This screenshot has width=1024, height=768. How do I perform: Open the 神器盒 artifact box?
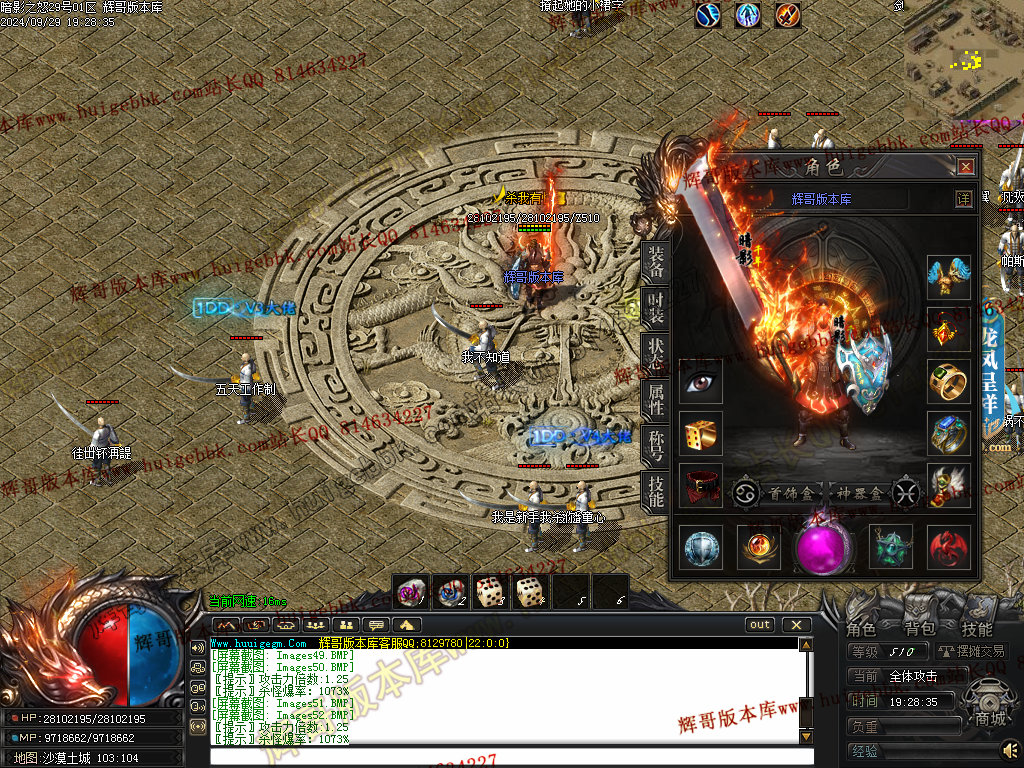click(859, 492)
